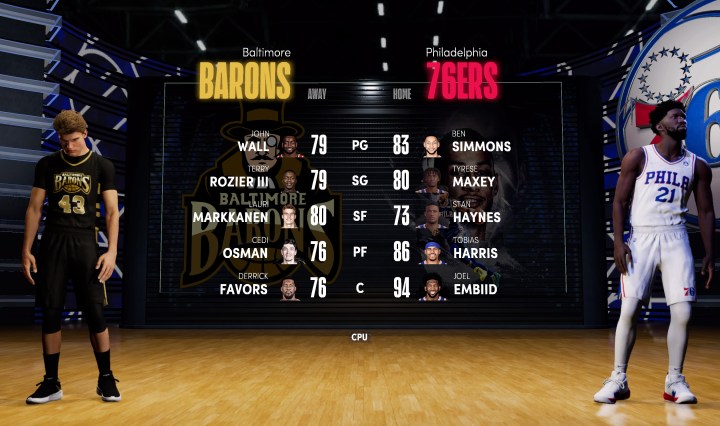The image size is (720, 426).
Task: Pick Cedi Osman in the away lineup
Action: [246, 254]
